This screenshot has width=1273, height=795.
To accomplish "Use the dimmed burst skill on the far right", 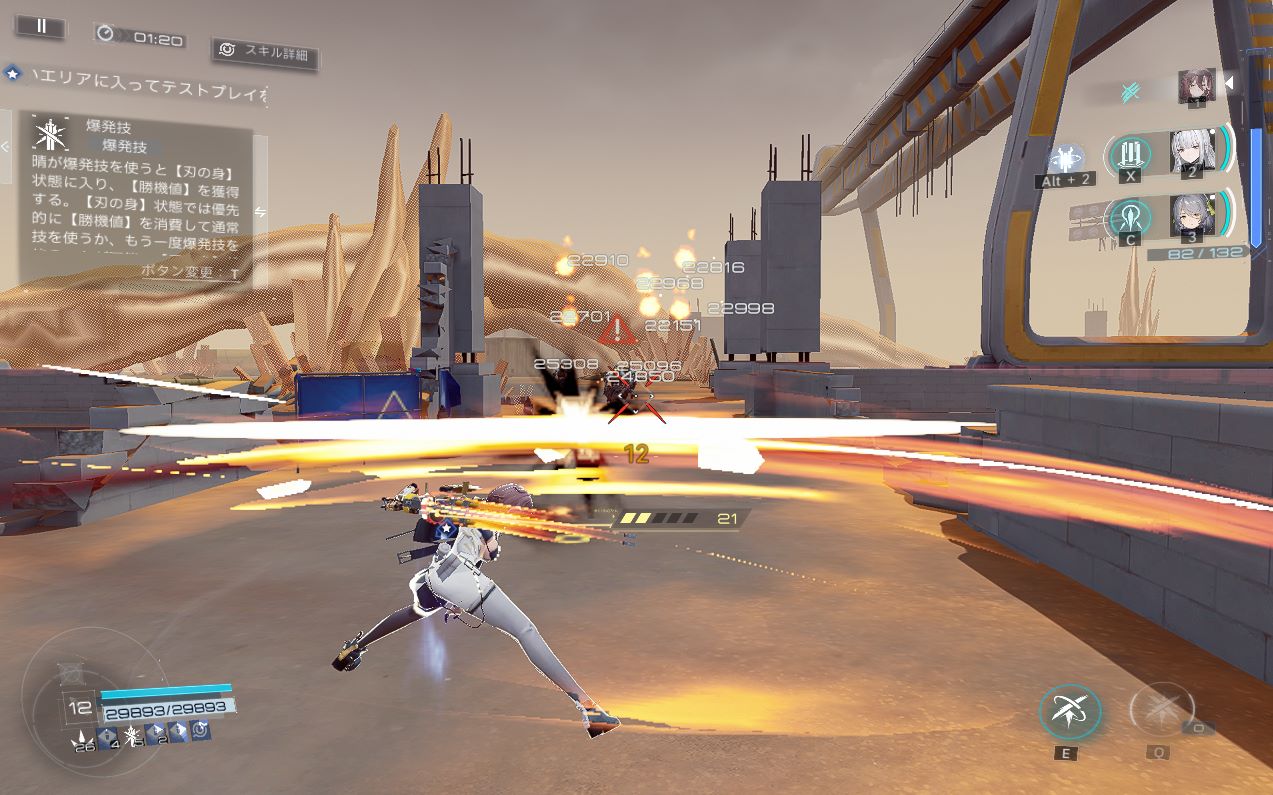I will pyautogui.click(x=1160, y=710).
